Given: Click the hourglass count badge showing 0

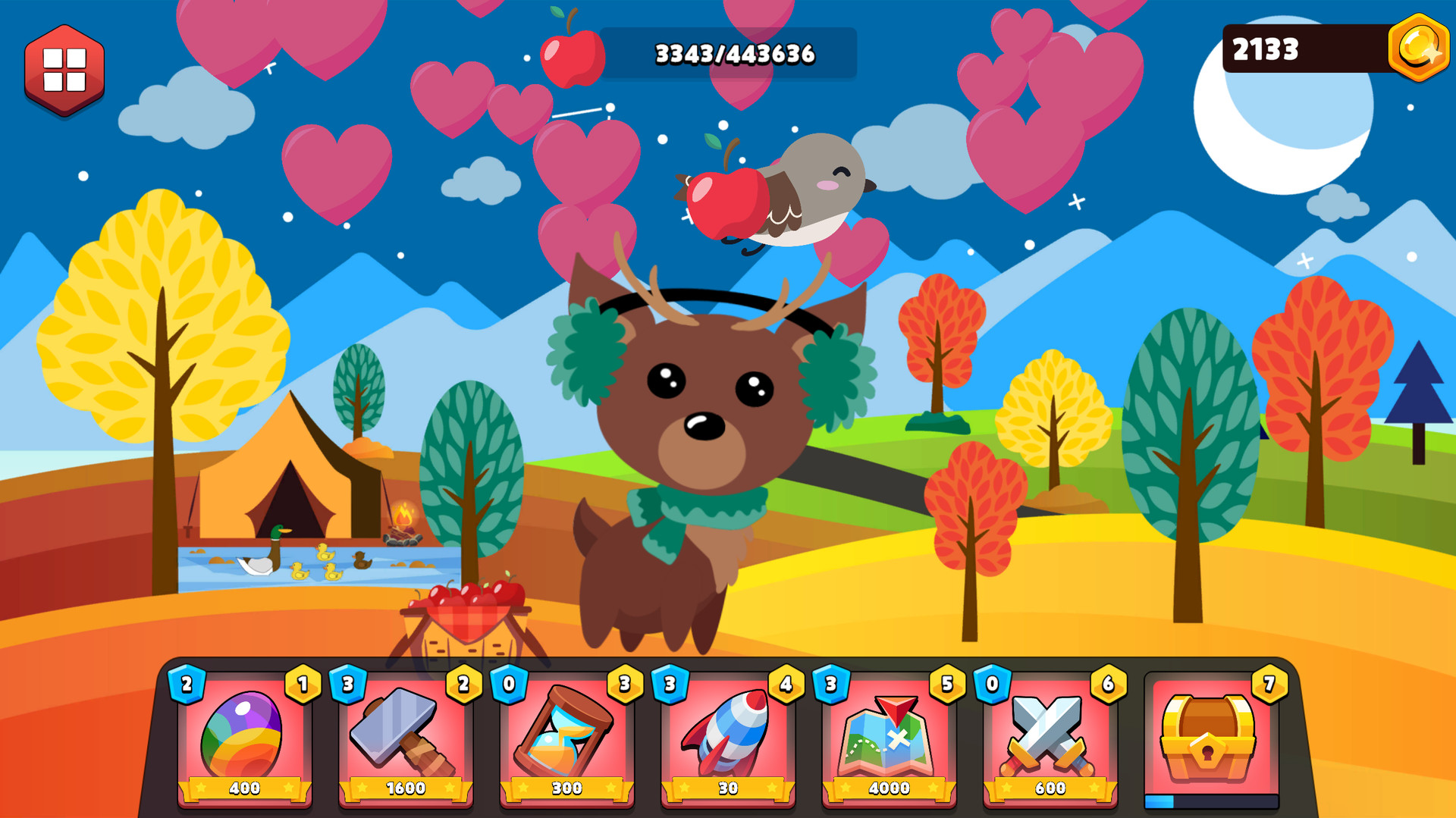Looking at the screenshot, I should click(x=510, y=685).
